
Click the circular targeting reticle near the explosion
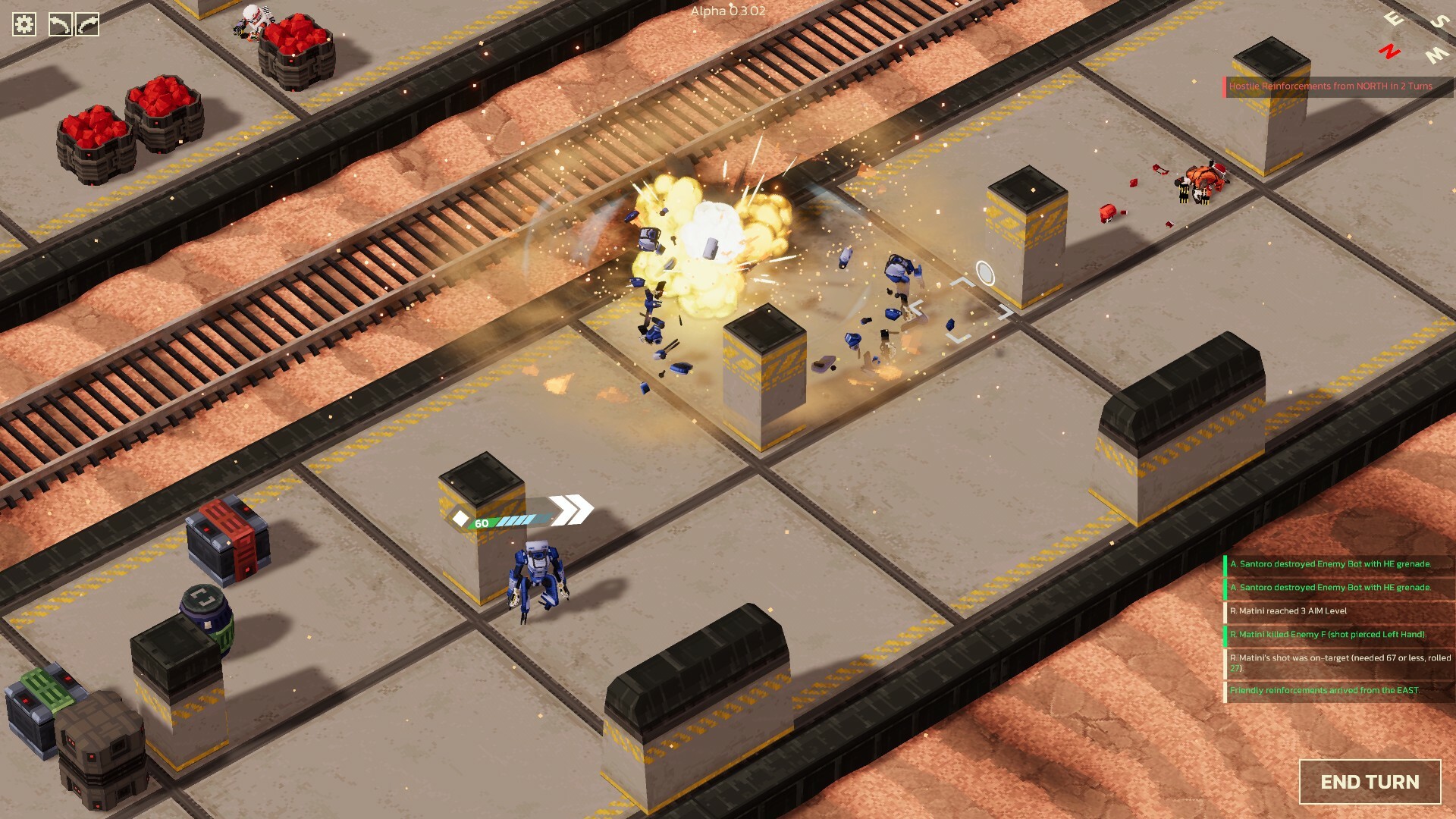984,275
